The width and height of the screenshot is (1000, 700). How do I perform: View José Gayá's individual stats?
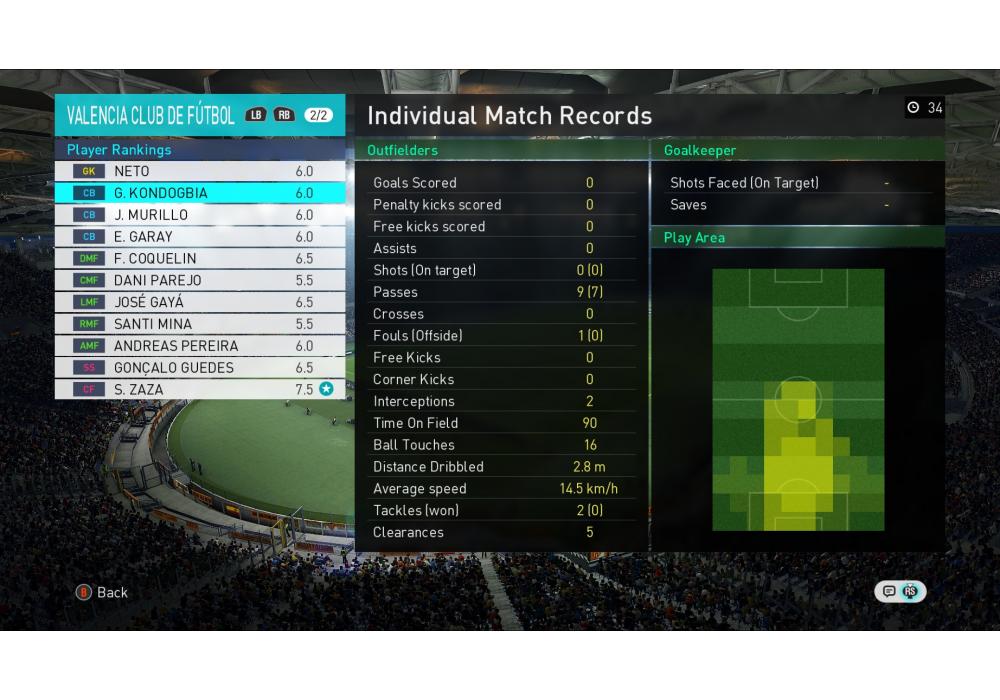(200, 302)
